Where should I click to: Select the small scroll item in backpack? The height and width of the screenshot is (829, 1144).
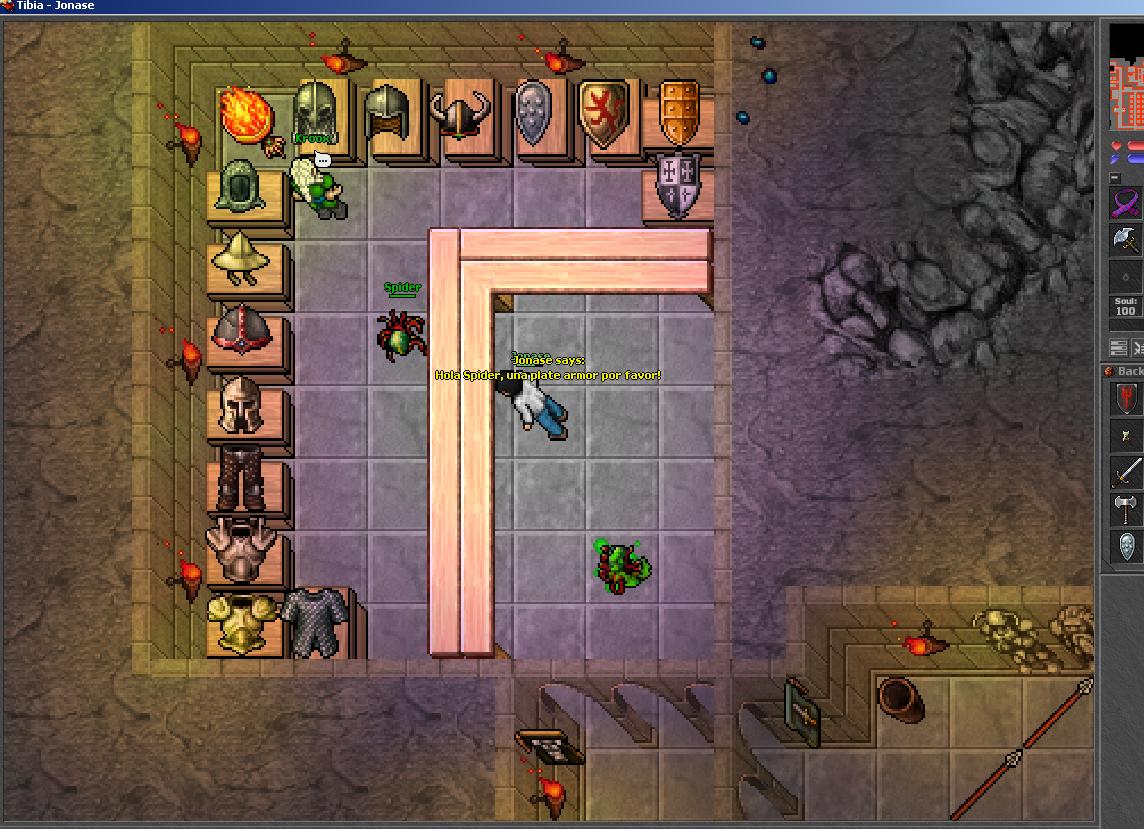click(x=1127, y=435)
